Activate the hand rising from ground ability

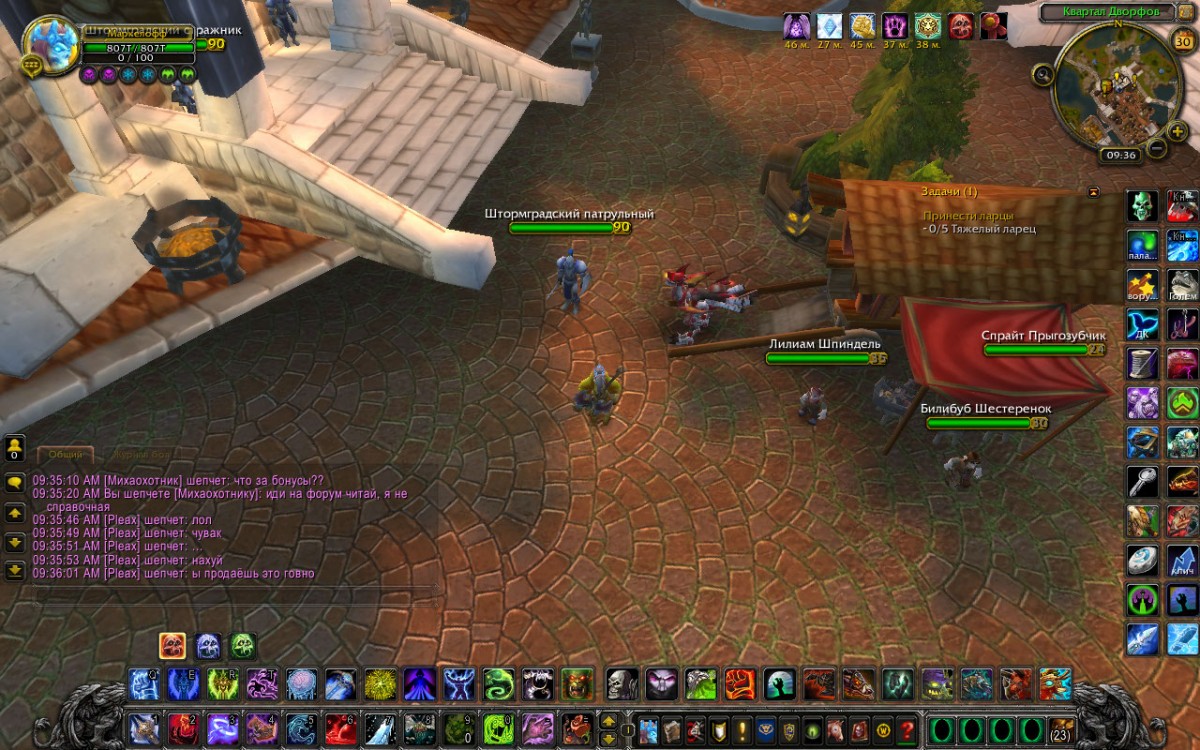click(777, 684)
